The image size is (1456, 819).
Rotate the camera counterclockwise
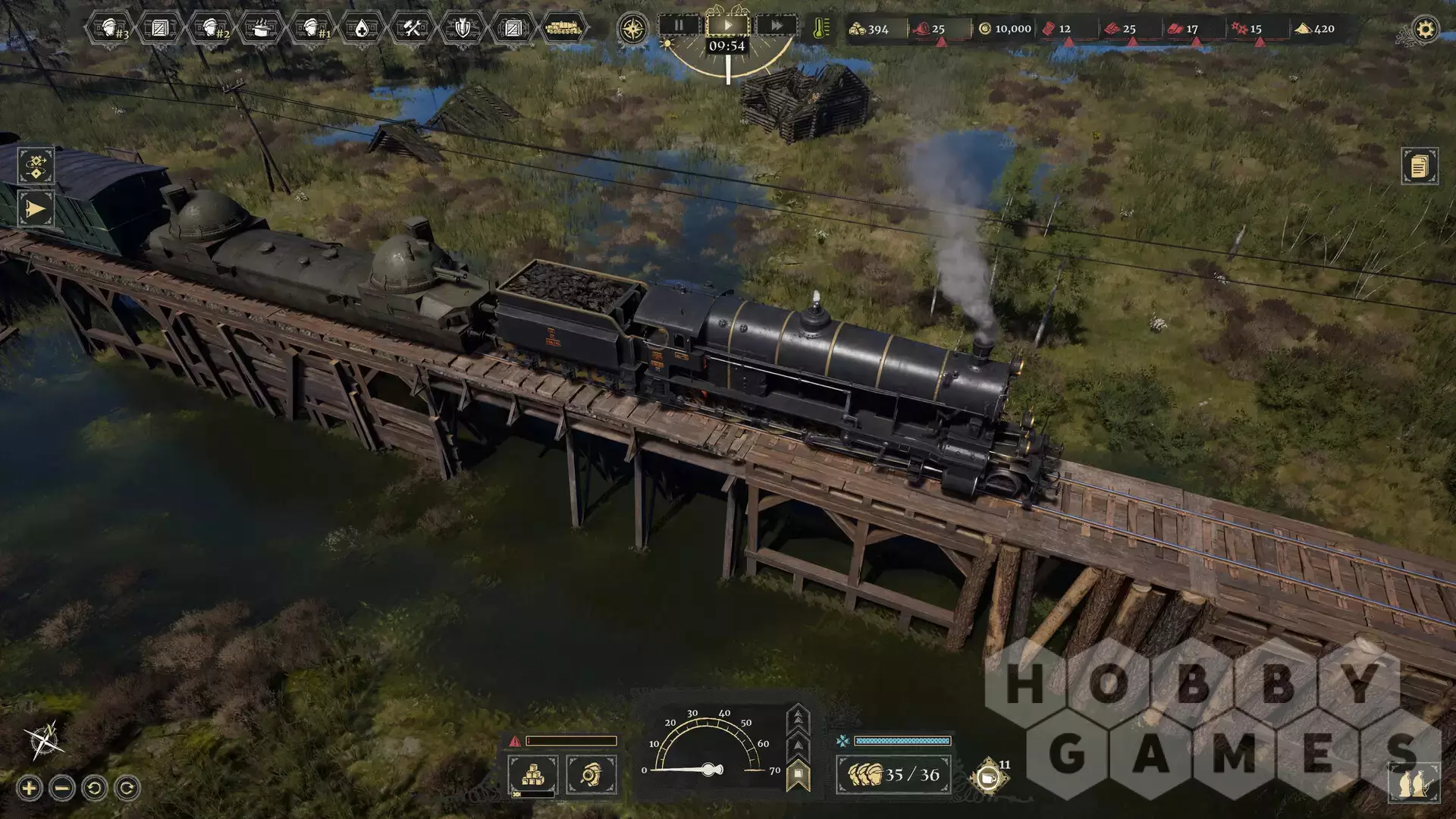tap(95, 789)
